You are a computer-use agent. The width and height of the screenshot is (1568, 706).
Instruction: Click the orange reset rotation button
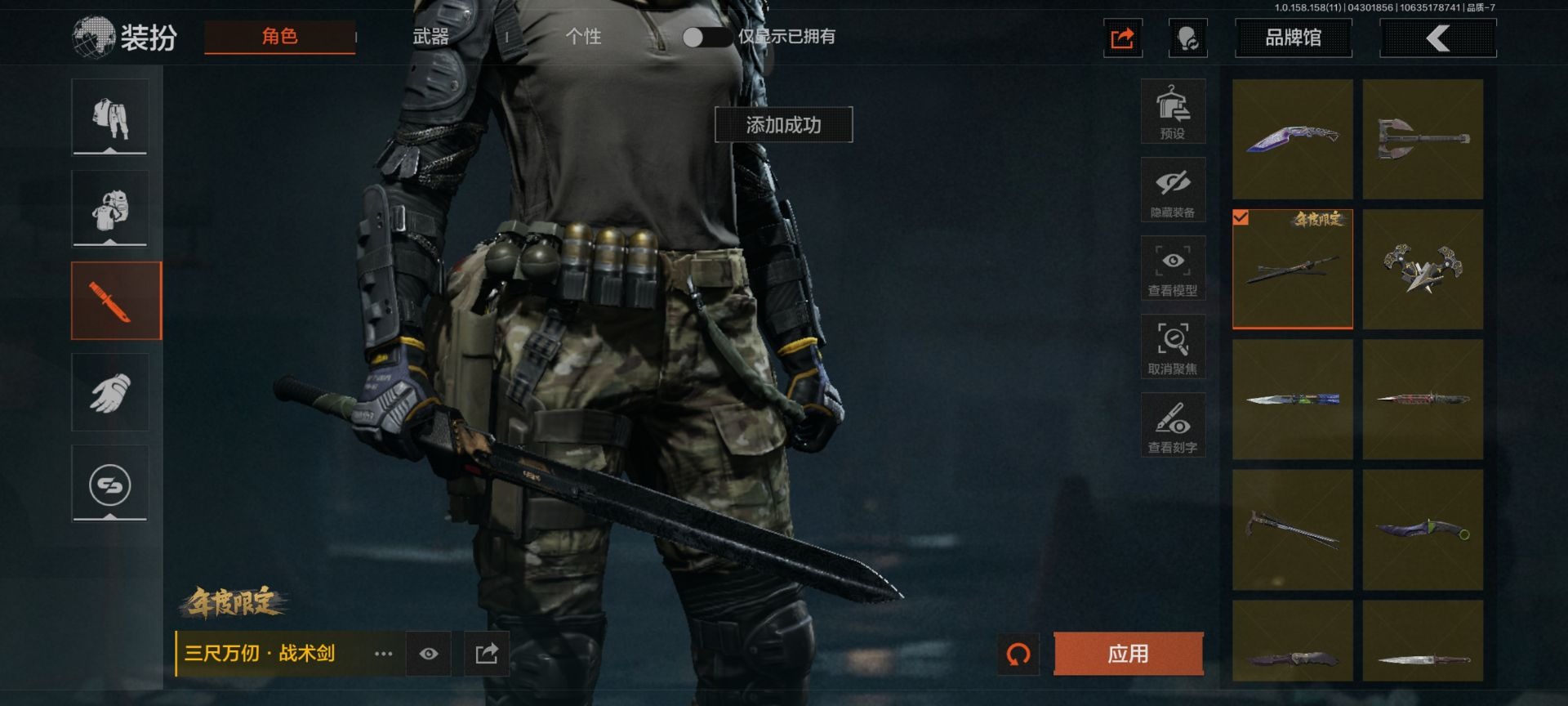1018,654
